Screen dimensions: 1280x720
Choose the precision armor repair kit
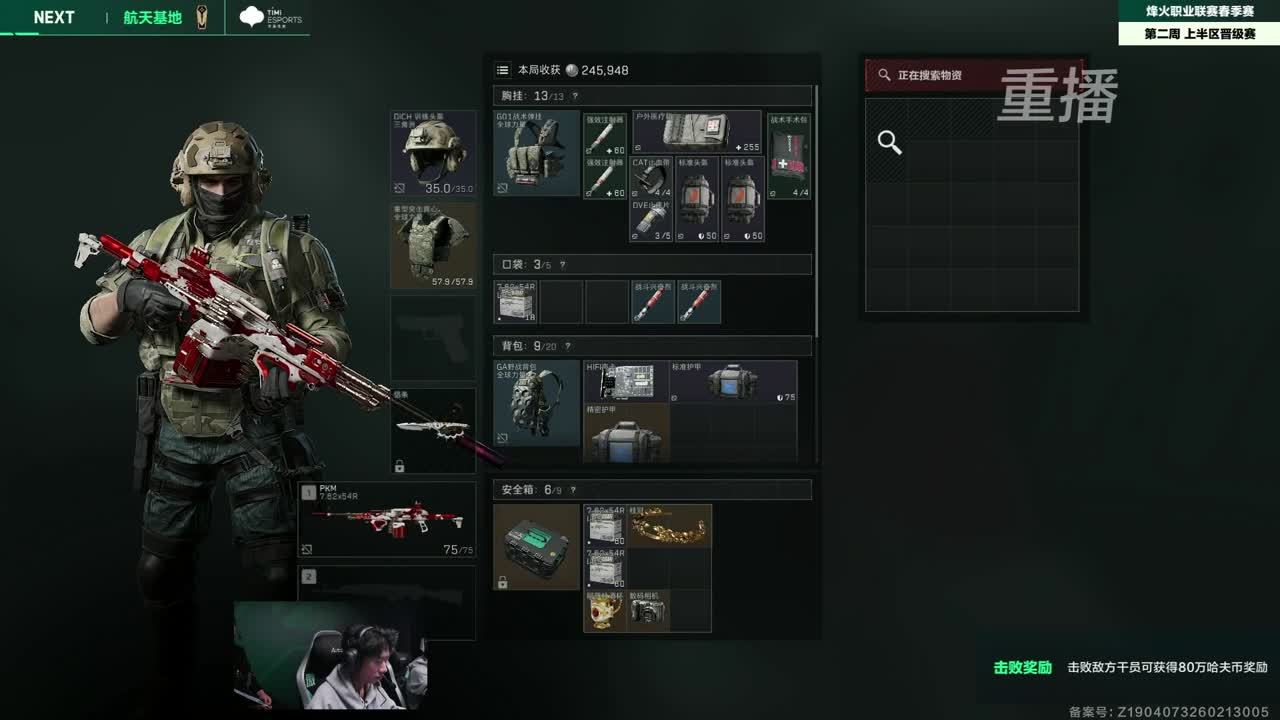pos(626,433)
